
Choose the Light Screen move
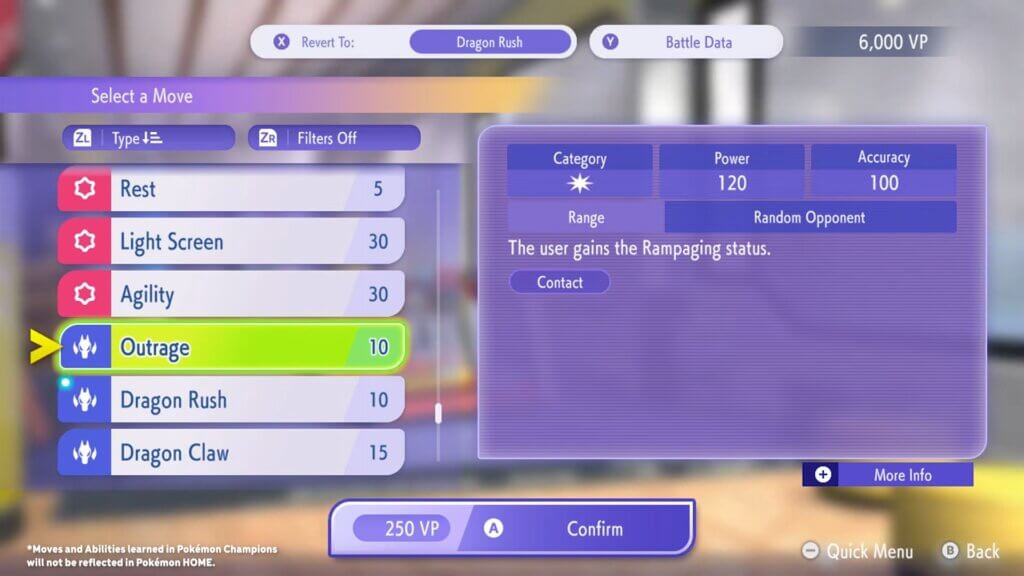pyautogui.click(x=231, y=242)
